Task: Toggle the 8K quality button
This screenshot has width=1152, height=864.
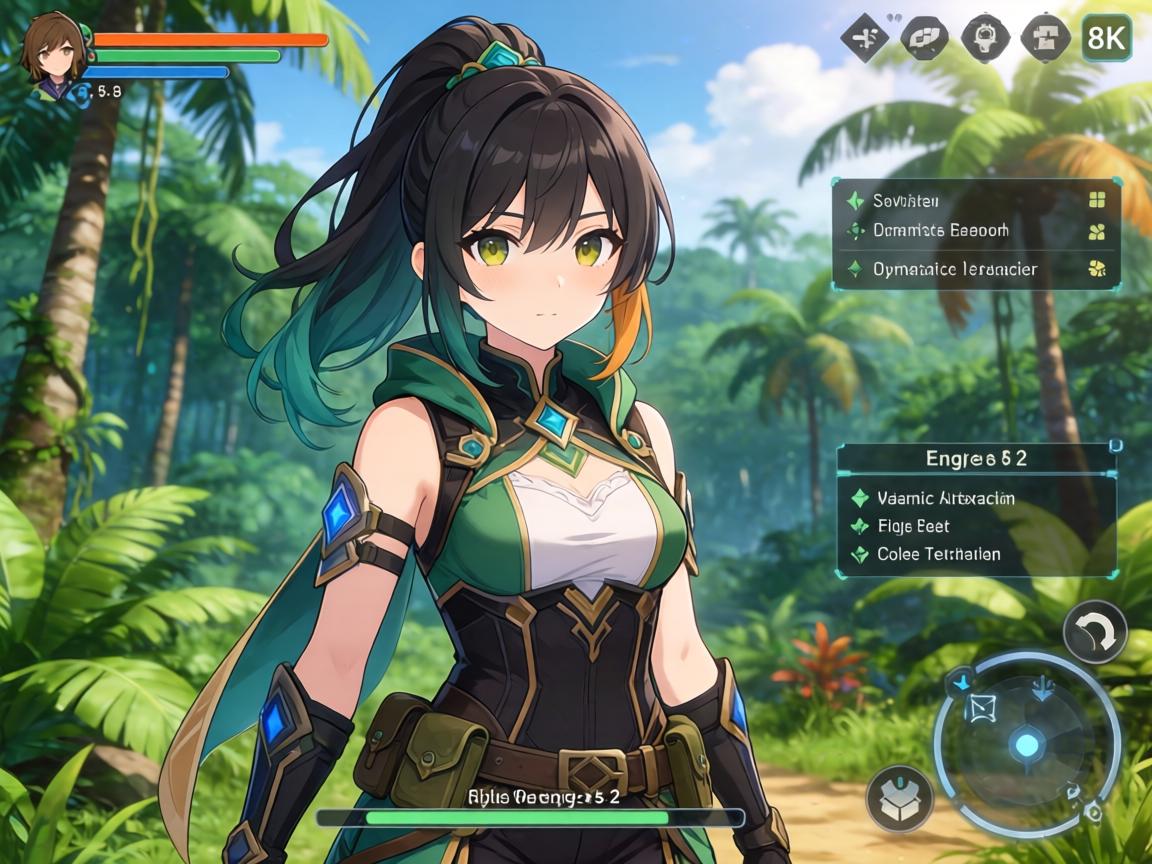Action: (1107, 38)
